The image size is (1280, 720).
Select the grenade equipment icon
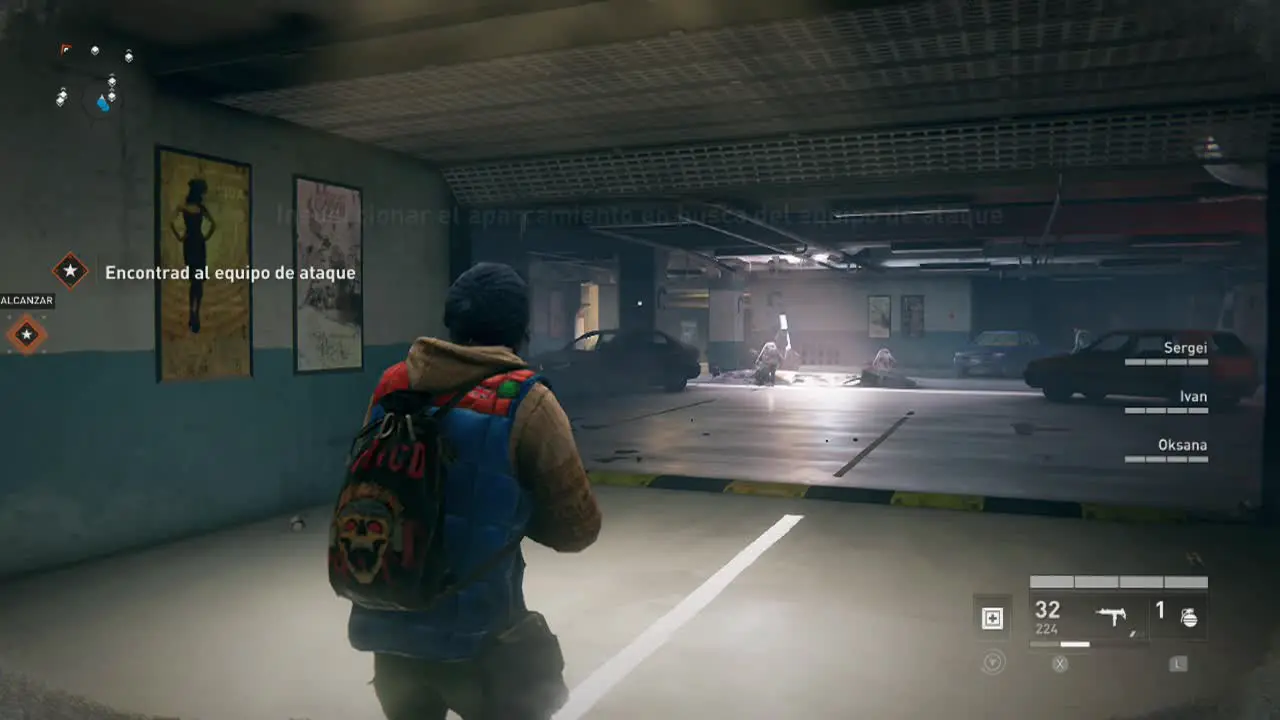coord(1188,617)
